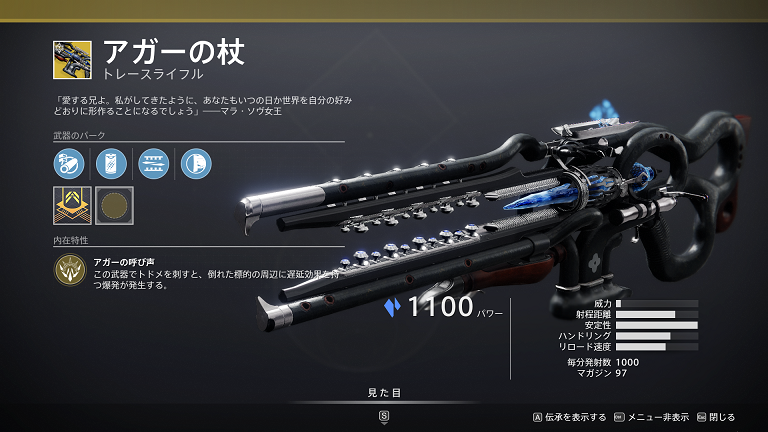
Task: Open the round gold shader slot
Action: tap(115, 205)
